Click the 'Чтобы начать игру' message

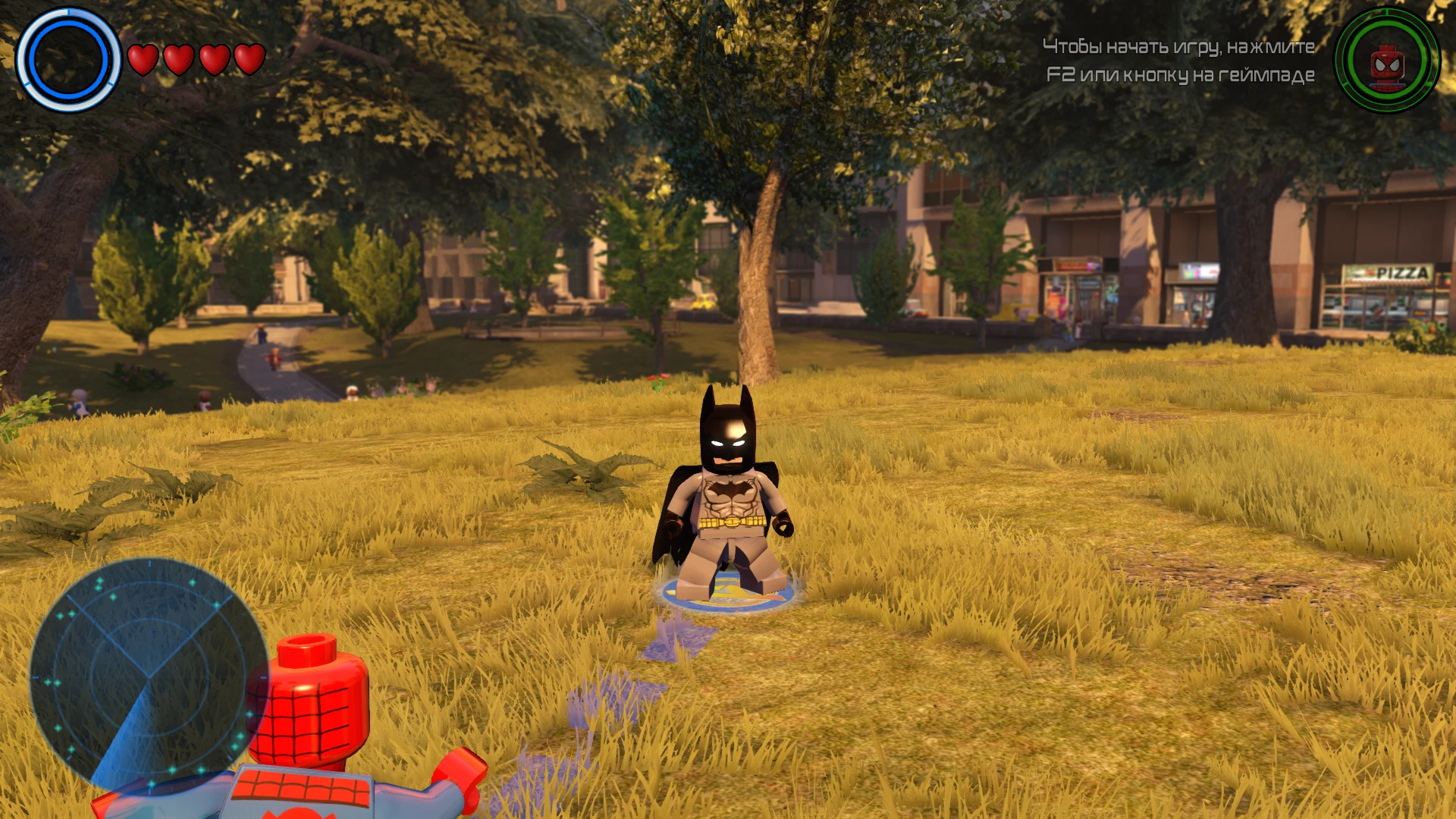[x=1179, y=47]
